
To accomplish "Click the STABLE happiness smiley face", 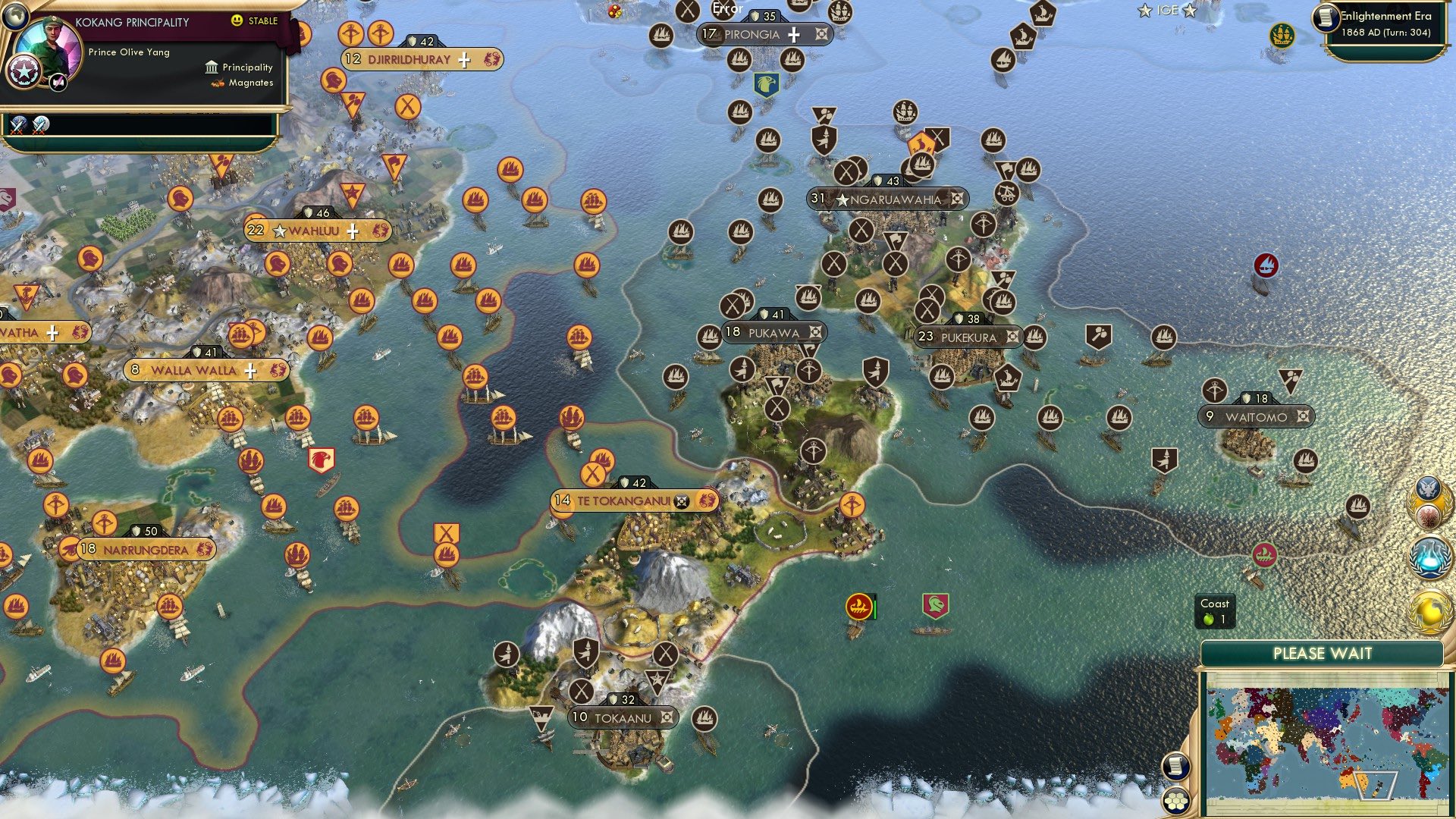I will 237,20.
